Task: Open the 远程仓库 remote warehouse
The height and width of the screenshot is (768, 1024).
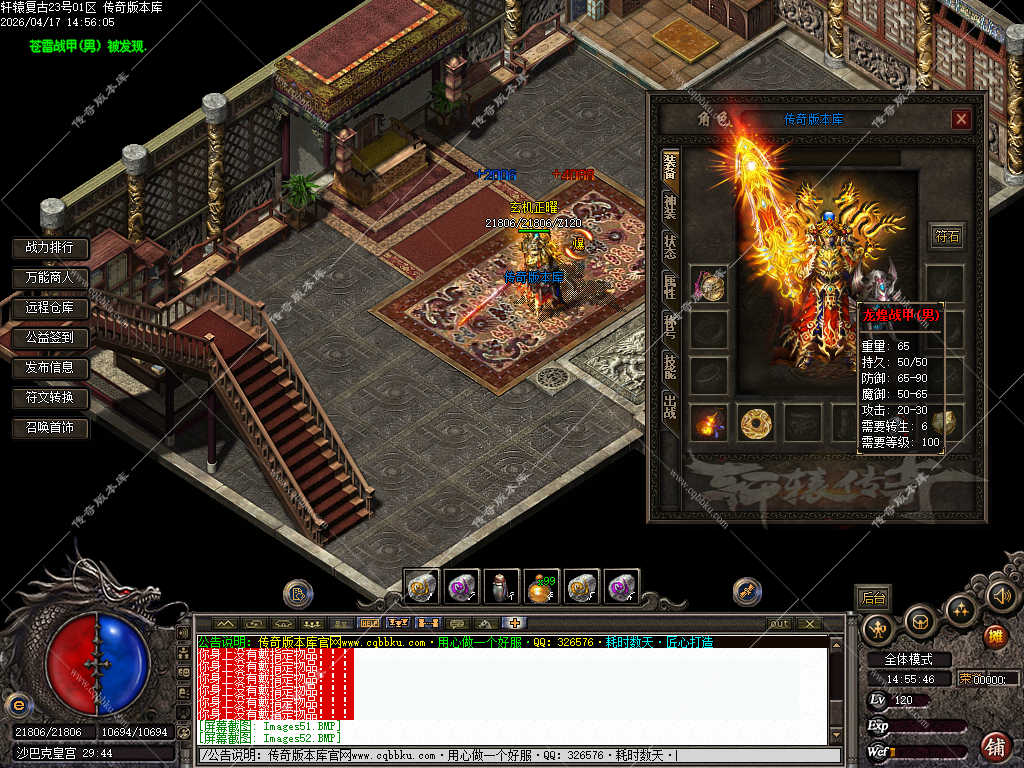Action: 50,307
